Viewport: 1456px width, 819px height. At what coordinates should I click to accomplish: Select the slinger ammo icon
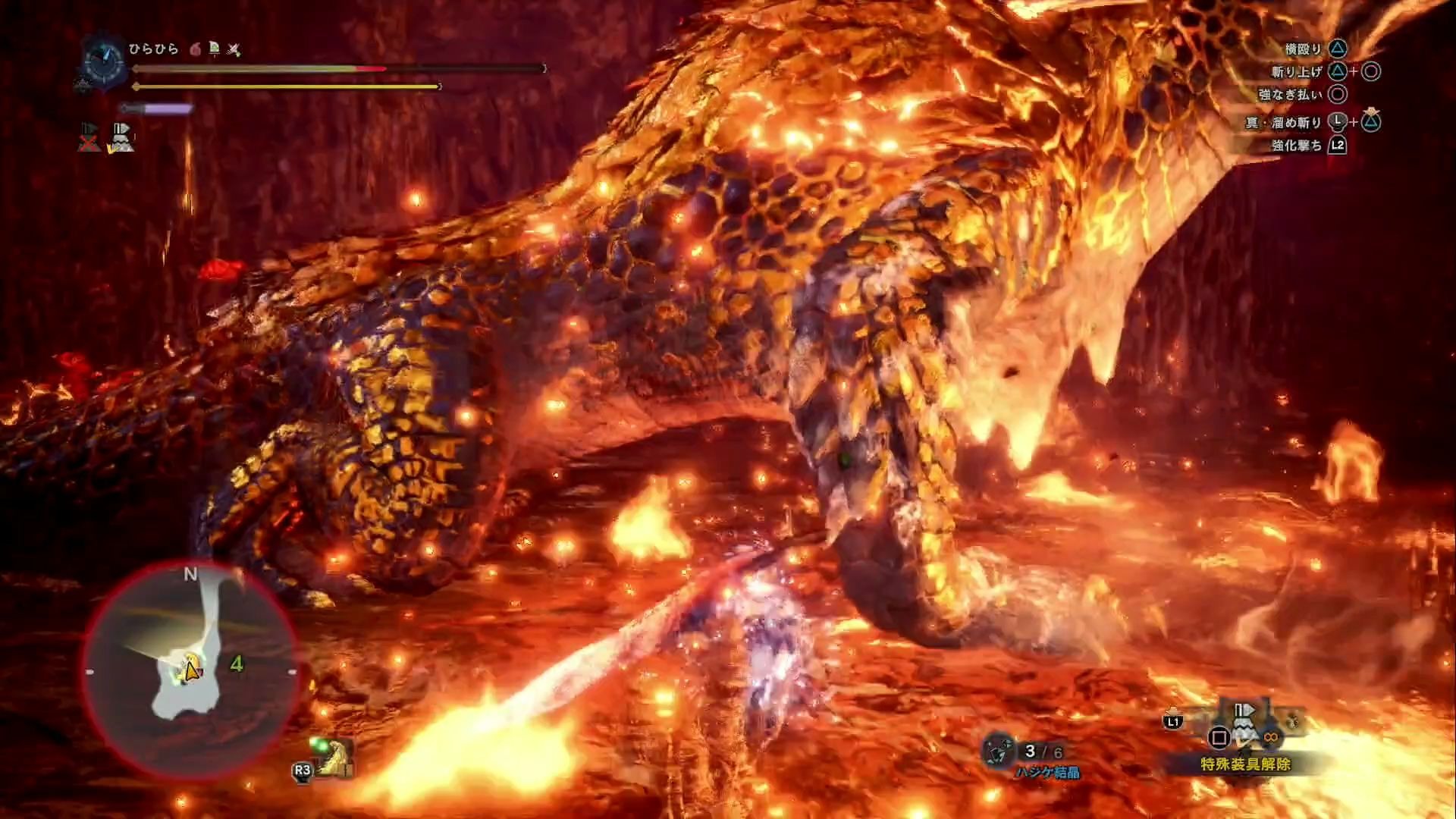[999, 751]
